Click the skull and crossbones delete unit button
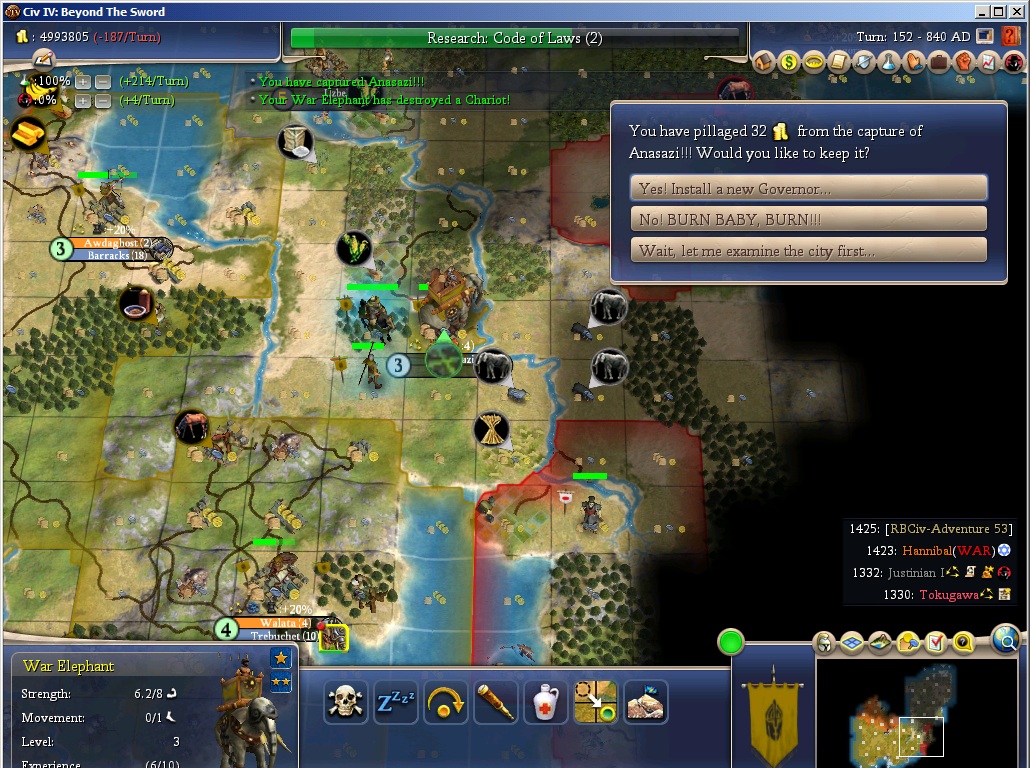 click(346, 703)
